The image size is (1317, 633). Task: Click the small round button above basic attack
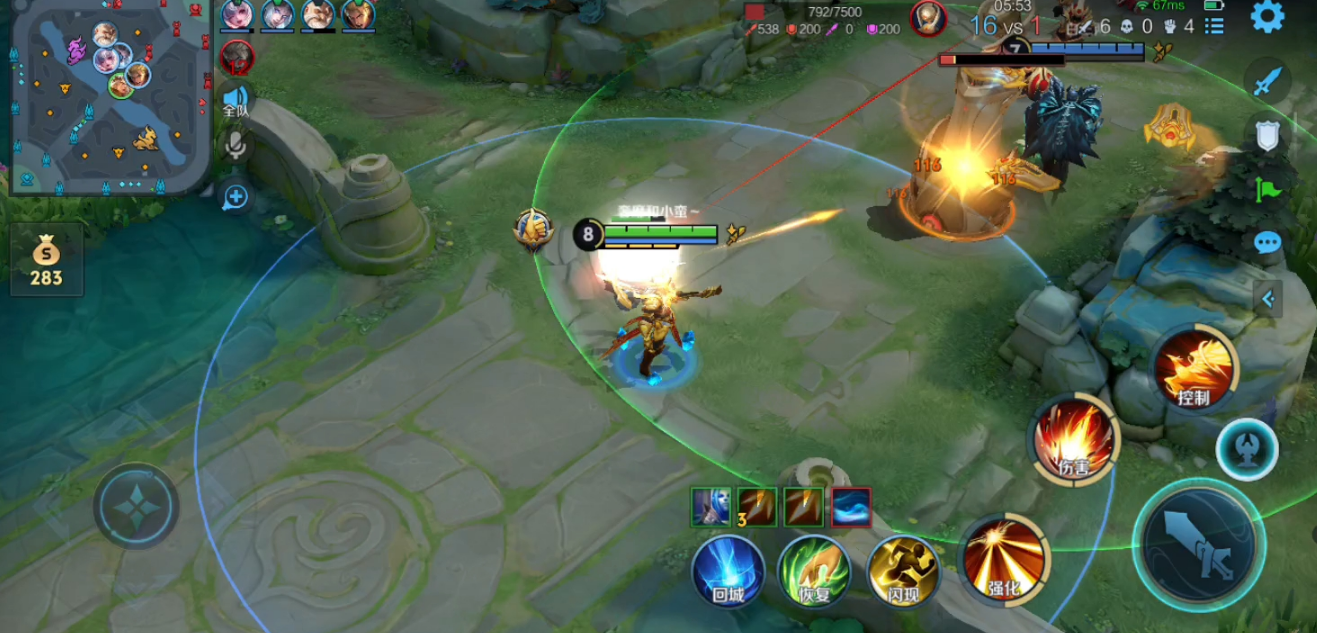coord(1246,449)
